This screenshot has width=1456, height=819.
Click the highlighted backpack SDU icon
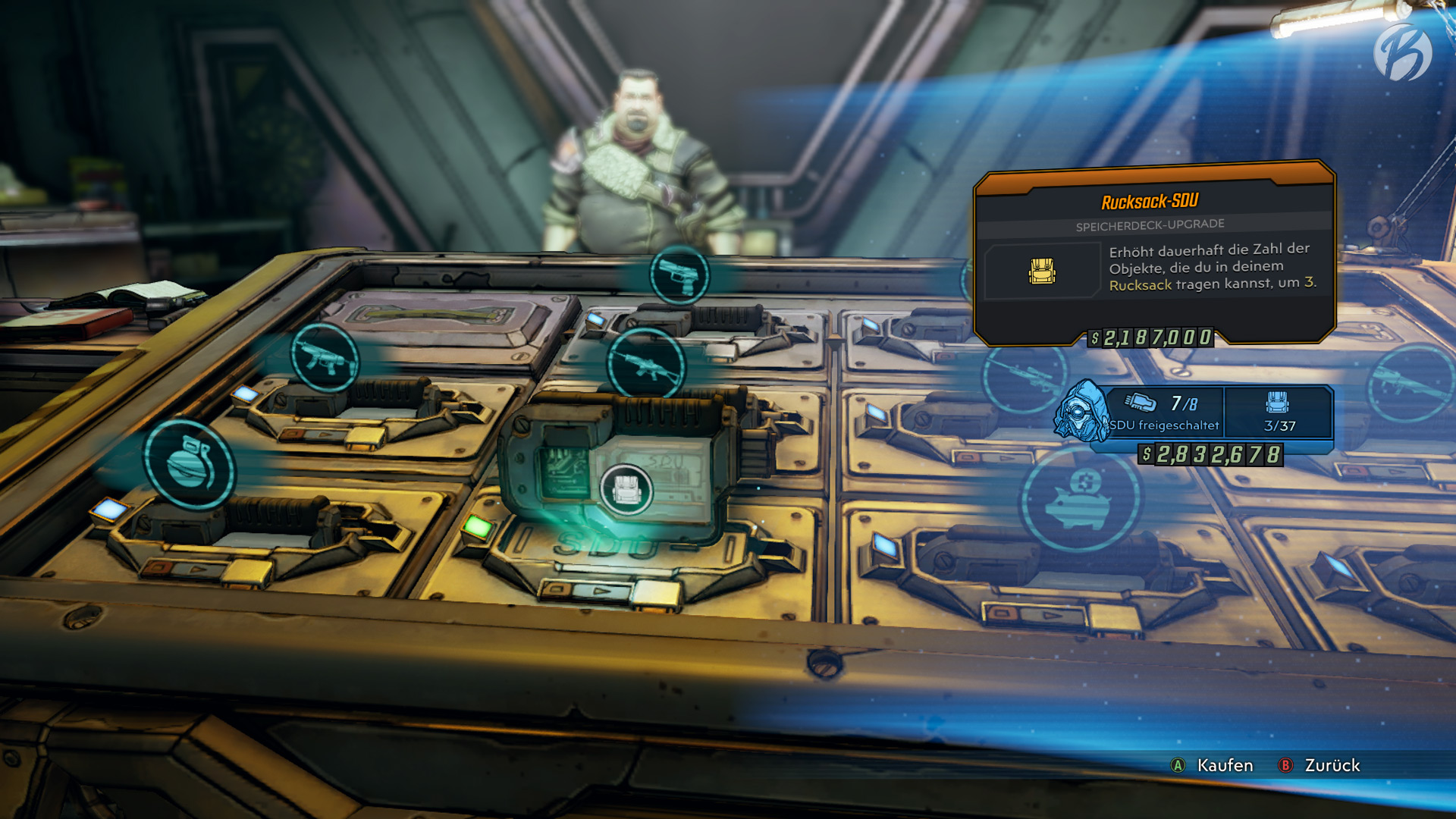(626, 490)
